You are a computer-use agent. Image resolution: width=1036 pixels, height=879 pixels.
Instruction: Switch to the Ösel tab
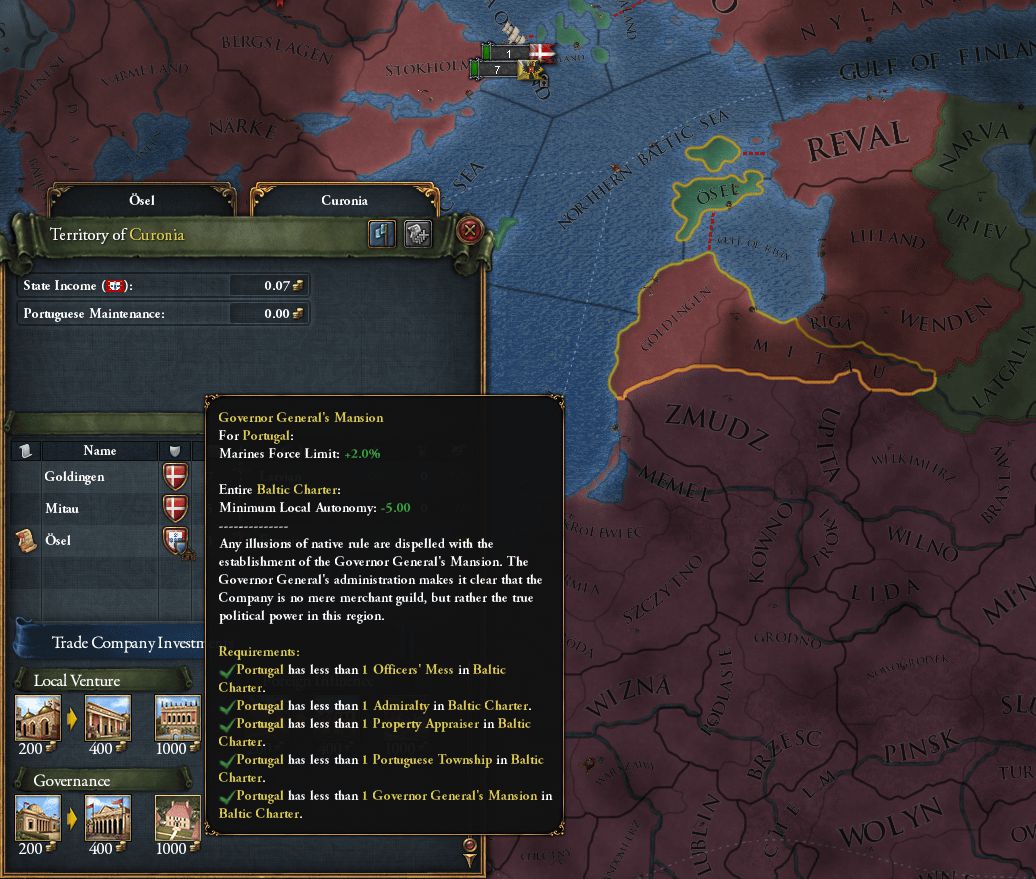pos(141,201)
